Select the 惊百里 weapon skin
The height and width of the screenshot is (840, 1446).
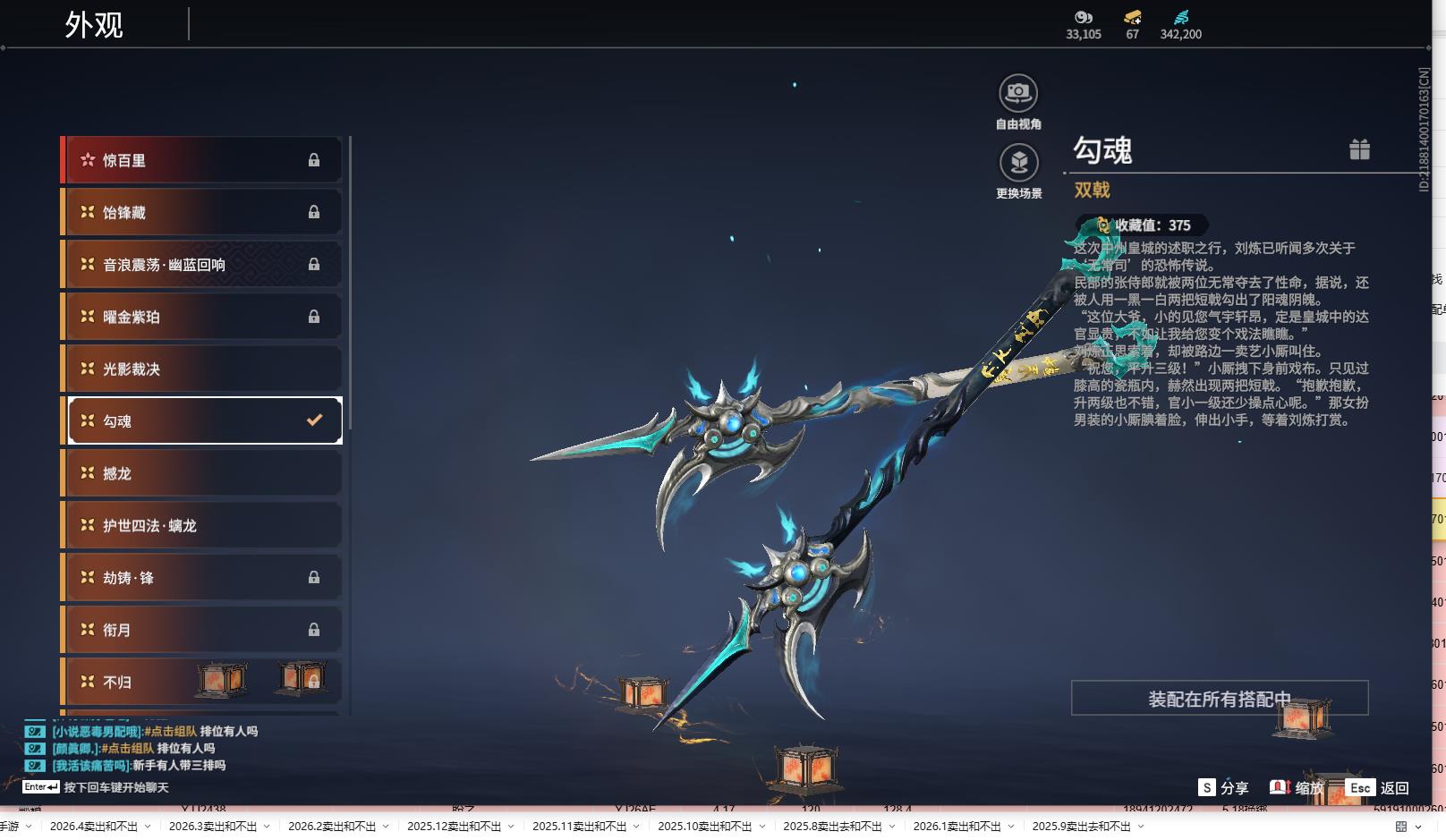(x=201, y=160)
